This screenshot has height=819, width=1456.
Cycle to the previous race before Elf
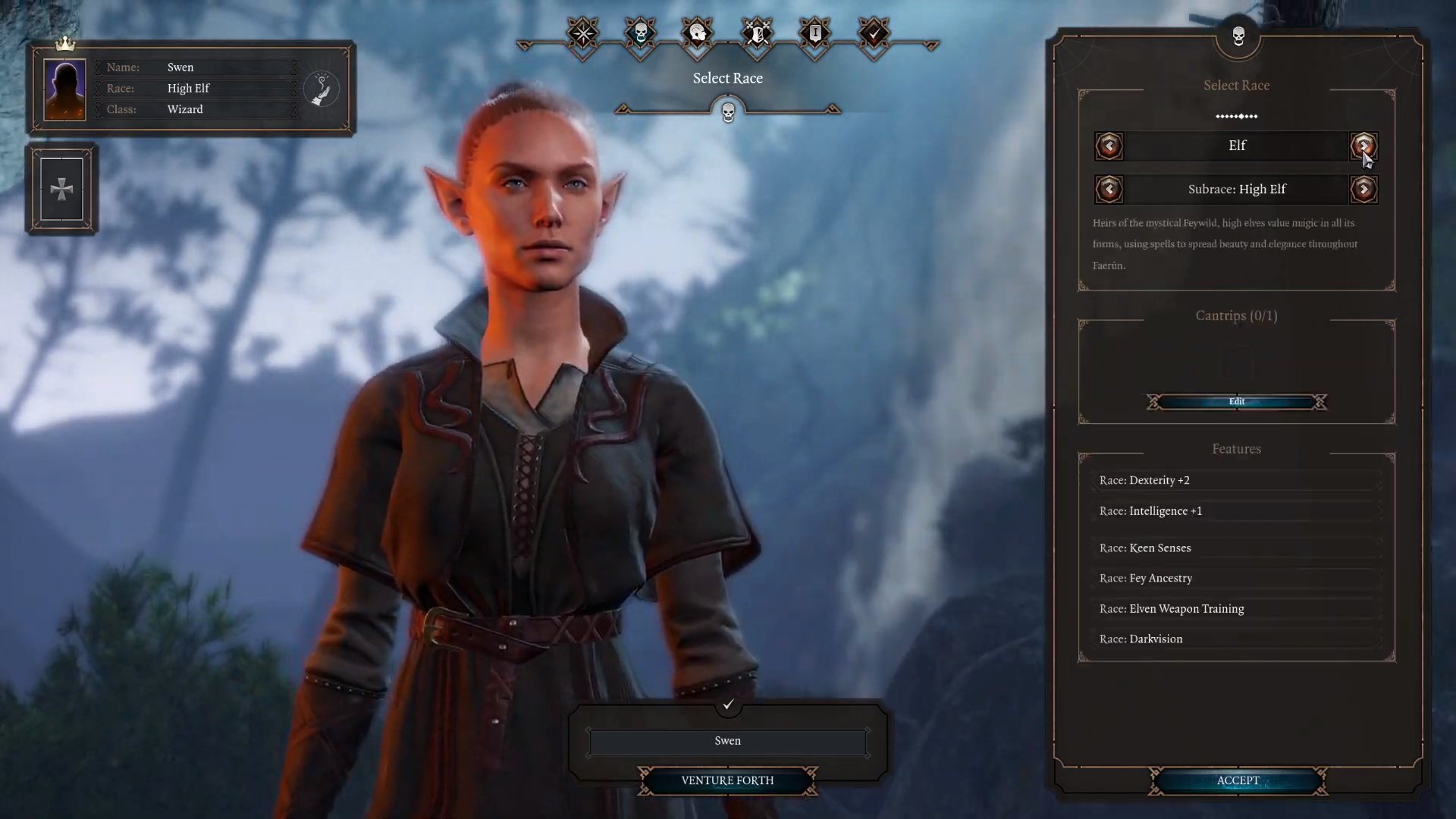click(1109, 146)
